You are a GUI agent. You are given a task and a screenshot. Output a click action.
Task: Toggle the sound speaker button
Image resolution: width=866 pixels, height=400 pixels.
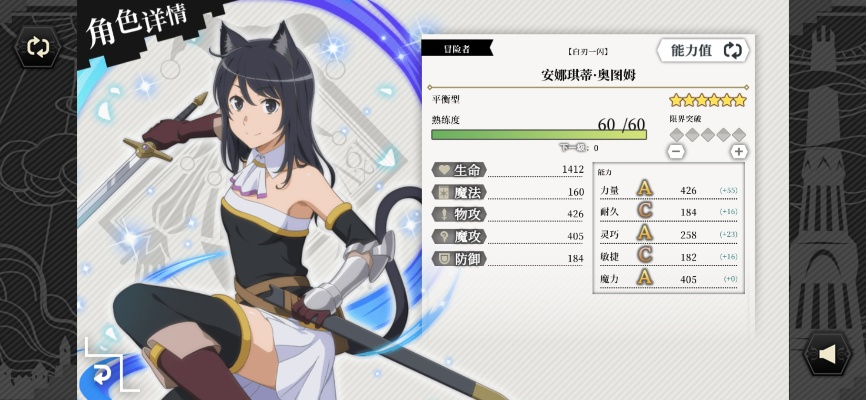point(826,354)
